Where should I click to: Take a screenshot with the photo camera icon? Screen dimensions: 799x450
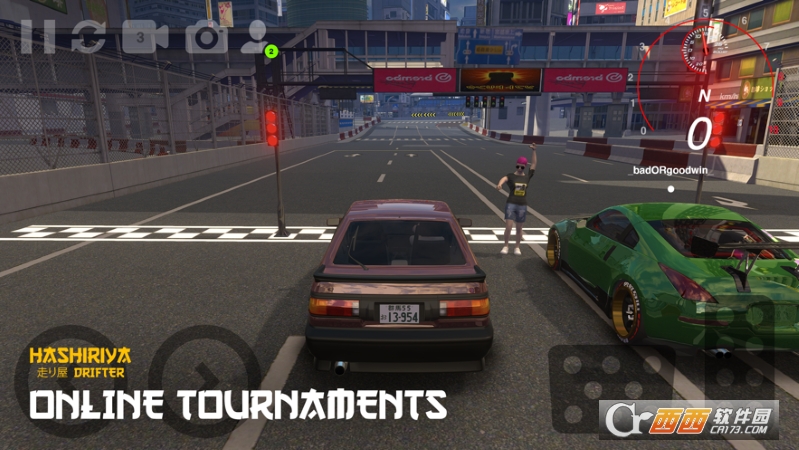pos(205,37)
